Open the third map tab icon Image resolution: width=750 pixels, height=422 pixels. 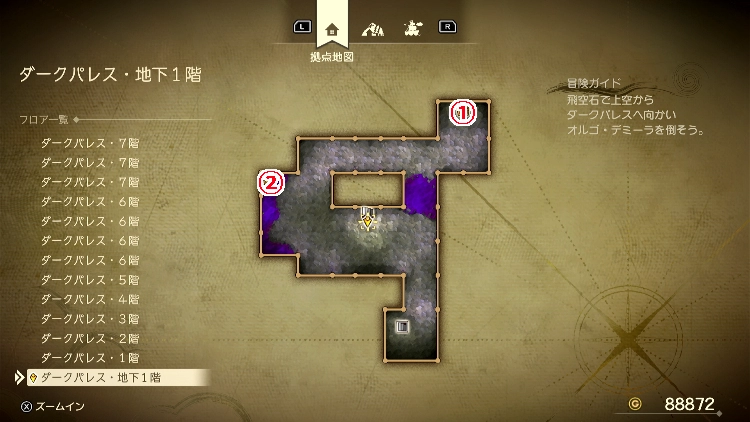[x=410, y=28]
